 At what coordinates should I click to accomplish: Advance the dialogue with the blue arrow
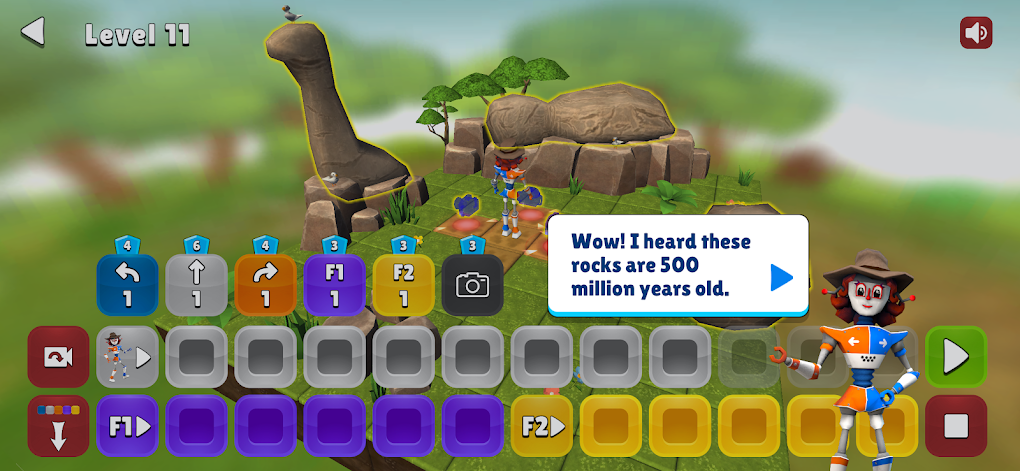[x=781, y=277]
